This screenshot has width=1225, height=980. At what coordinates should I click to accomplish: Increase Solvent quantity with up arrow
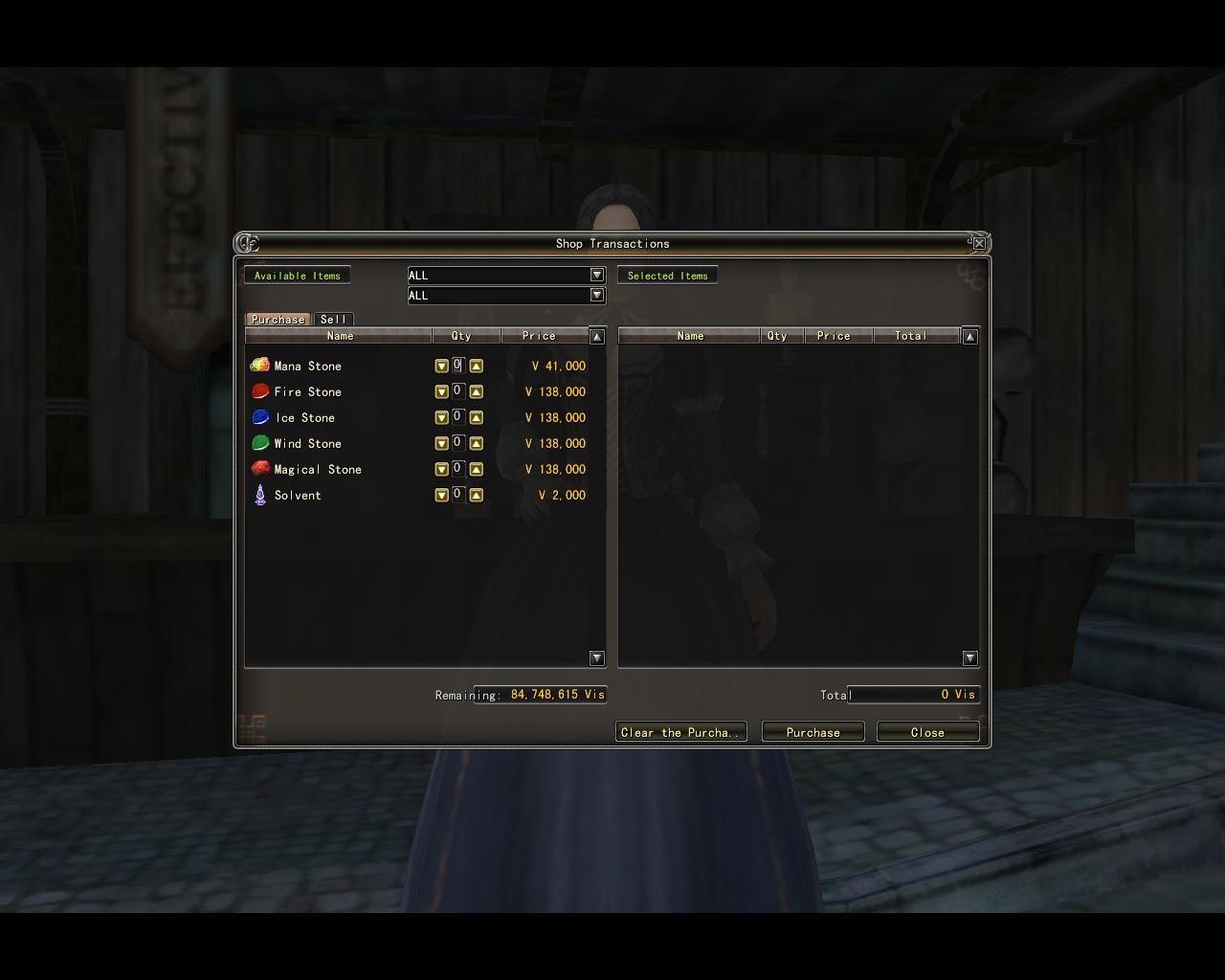click(x=476, y=495)
